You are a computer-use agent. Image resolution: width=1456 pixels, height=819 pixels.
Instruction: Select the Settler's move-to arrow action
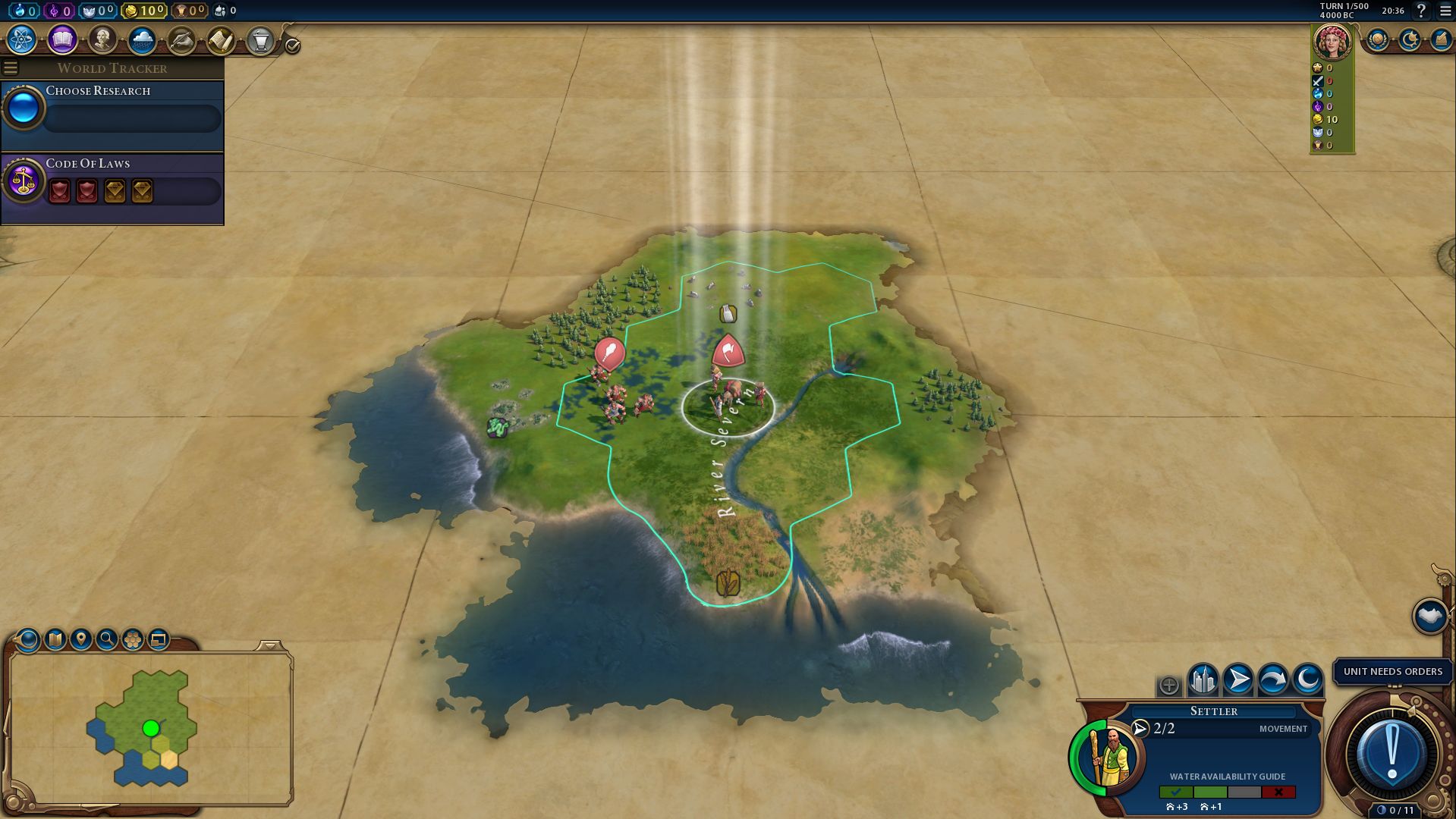tap(1237, 679)
